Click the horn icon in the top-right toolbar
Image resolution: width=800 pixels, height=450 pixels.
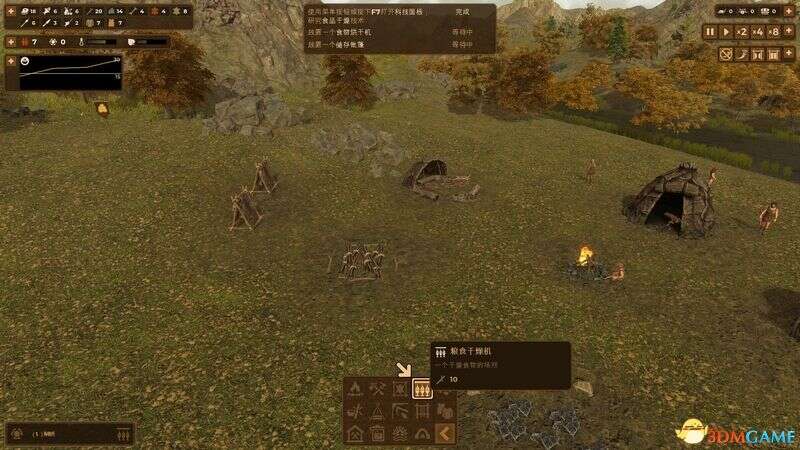[743, 52]
